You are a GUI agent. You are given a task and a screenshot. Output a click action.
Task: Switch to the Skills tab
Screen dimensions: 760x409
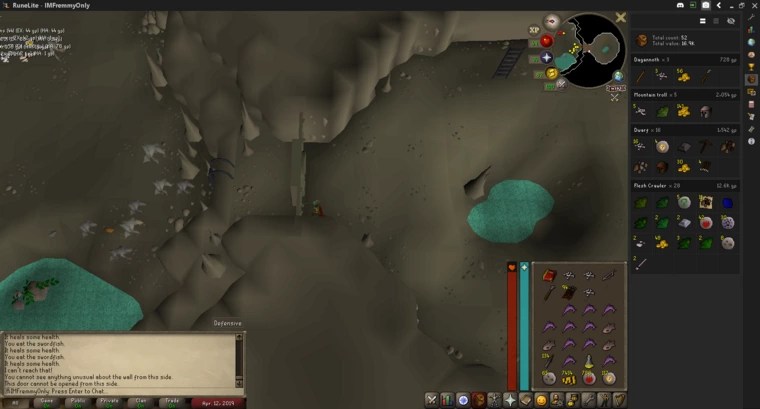click(x=448, y=400)
